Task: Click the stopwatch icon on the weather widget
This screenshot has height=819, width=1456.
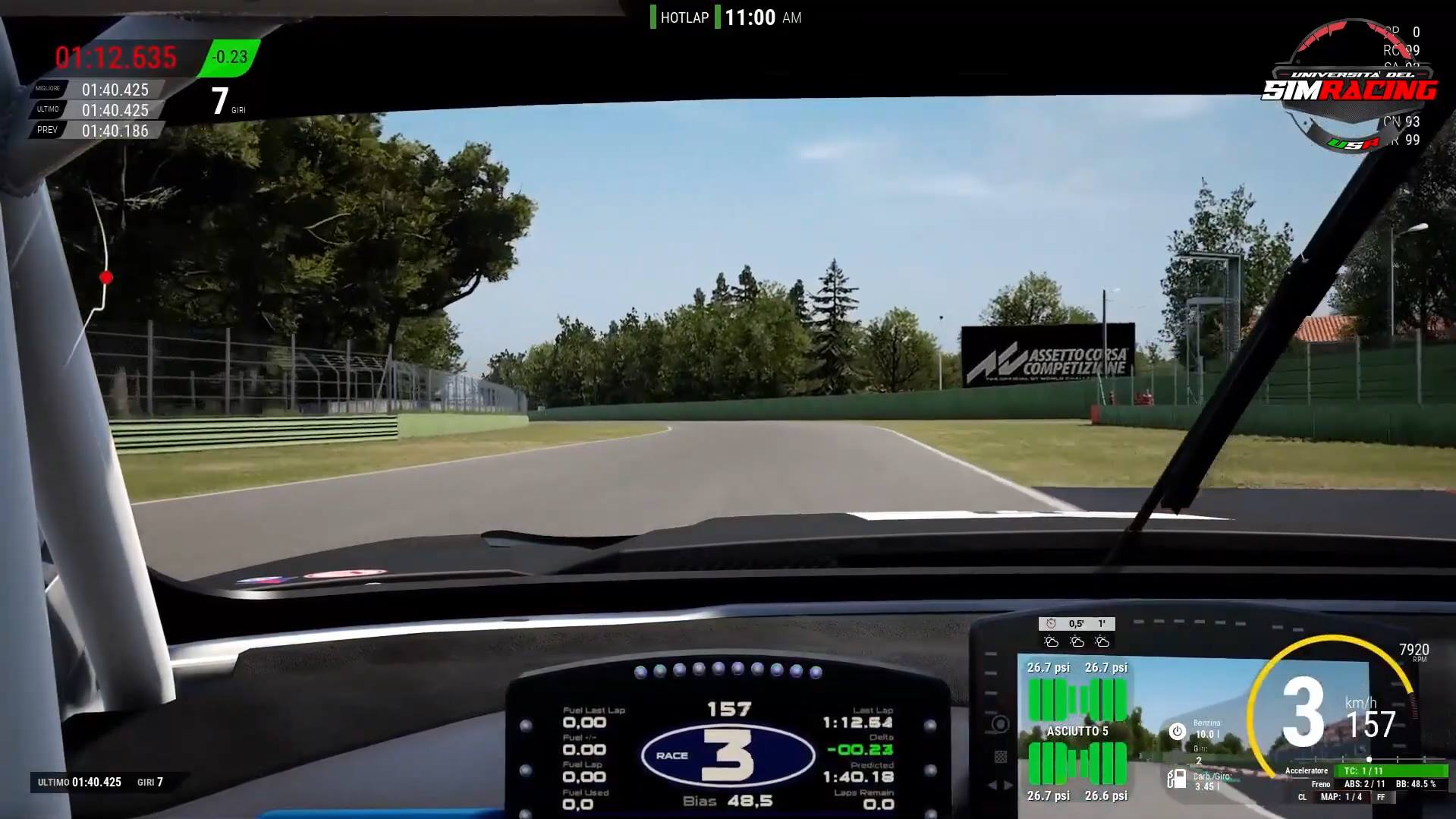Action: 1051,623
